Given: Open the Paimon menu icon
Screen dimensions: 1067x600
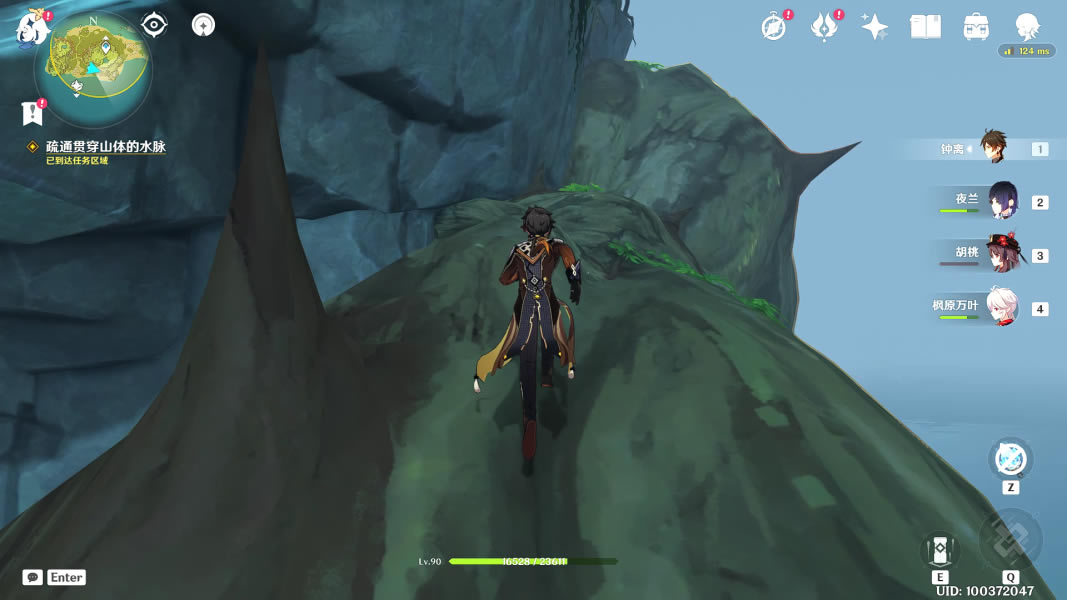Looking at the screenshot, I should pyautogui.click(x=31, y=29).
